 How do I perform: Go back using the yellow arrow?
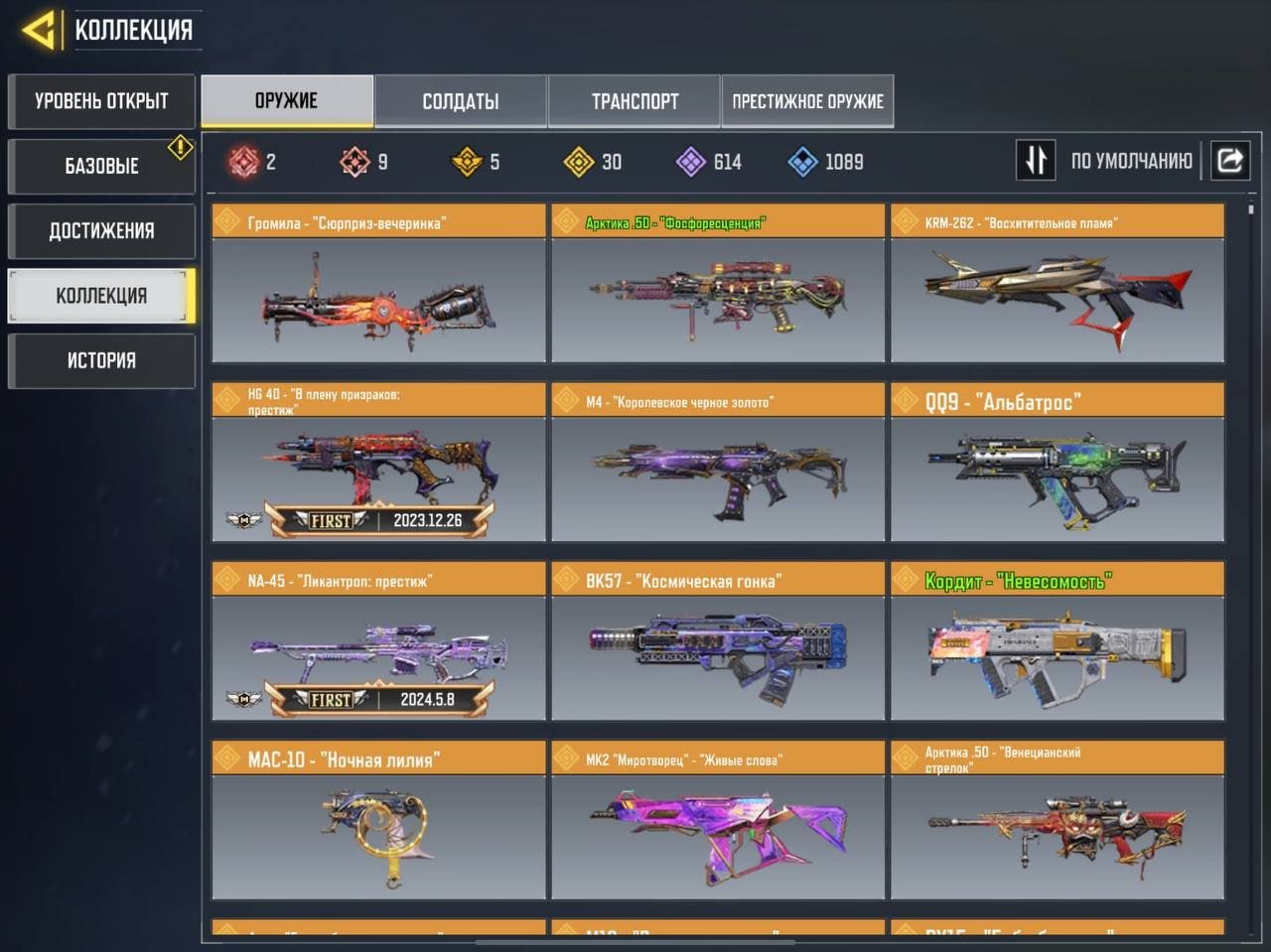[x=40, y=30]
